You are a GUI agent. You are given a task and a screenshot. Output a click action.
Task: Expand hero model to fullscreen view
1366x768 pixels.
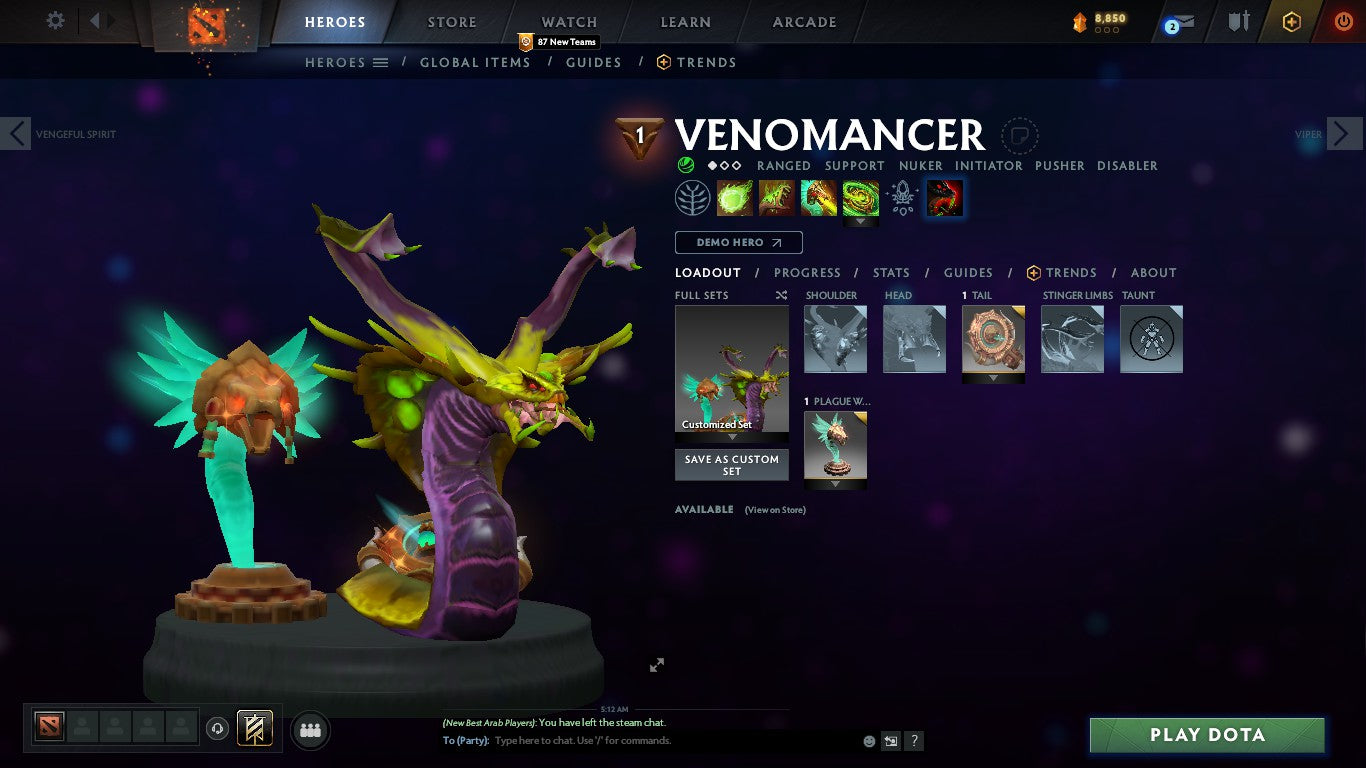coord(657,664)
